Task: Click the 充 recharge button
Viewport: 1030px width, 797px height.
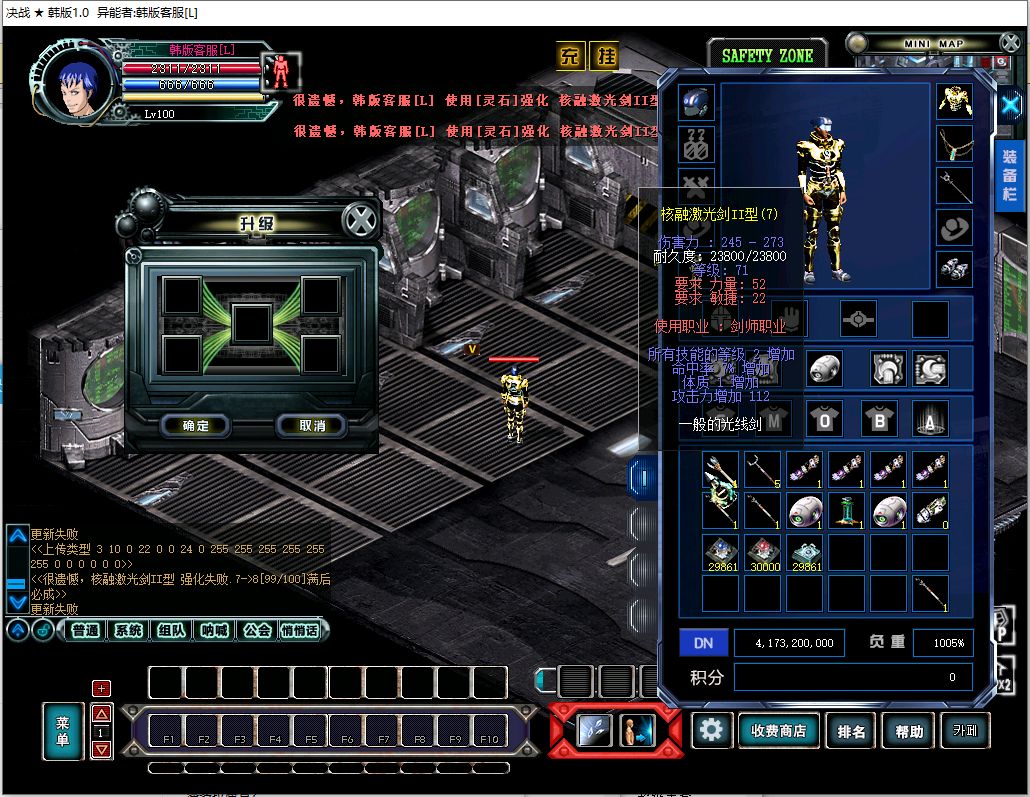Action: 570,56
